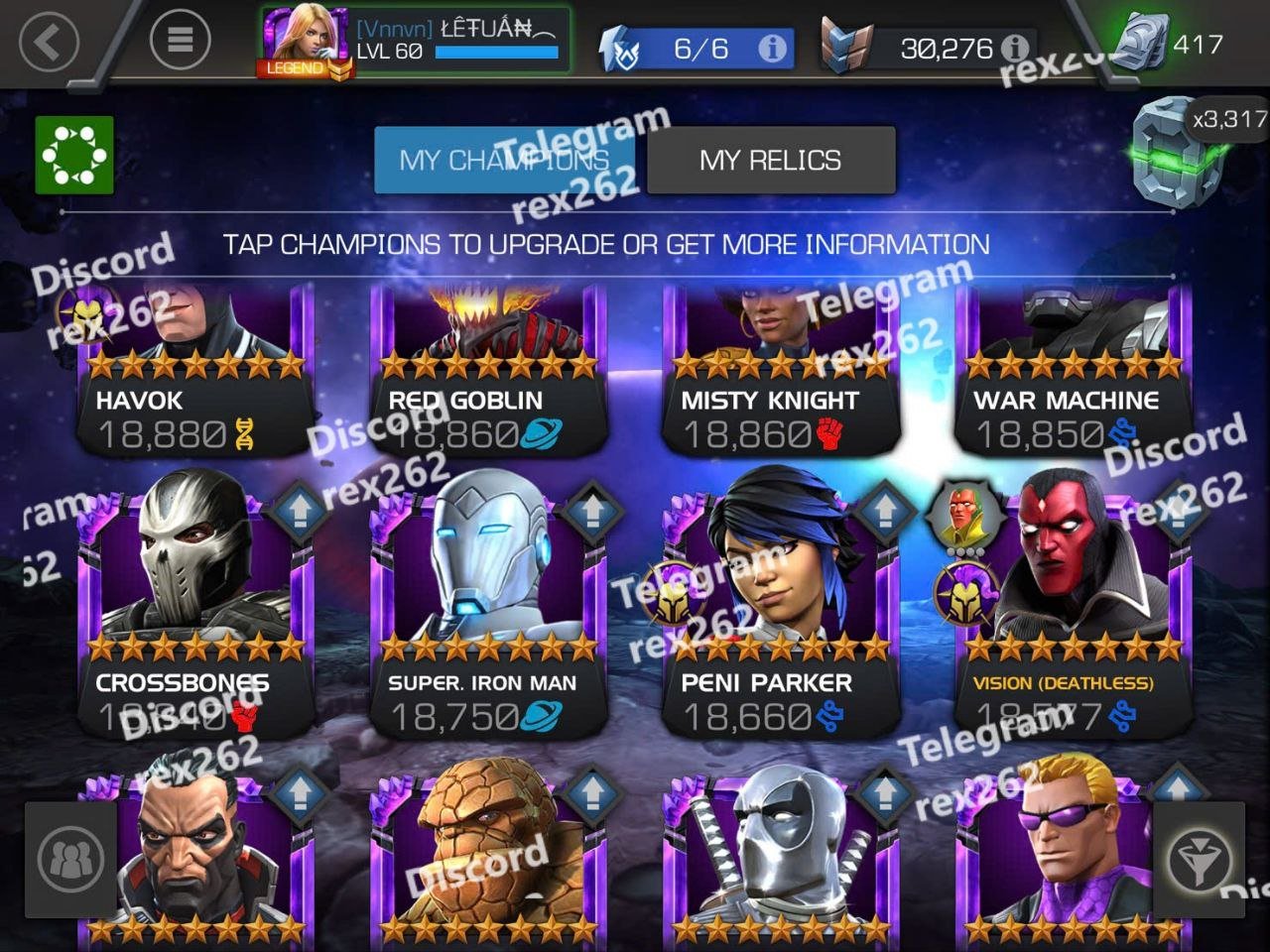Go back using the arrow button
The image size is (1270, 952).
click(x=49, y=42)
